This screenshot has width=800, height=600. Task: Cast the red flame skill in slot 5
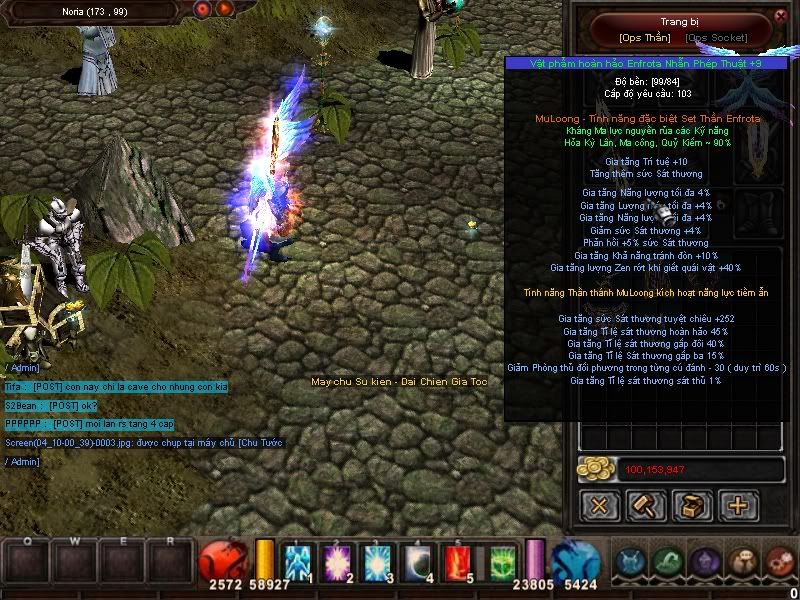[457, 561]
